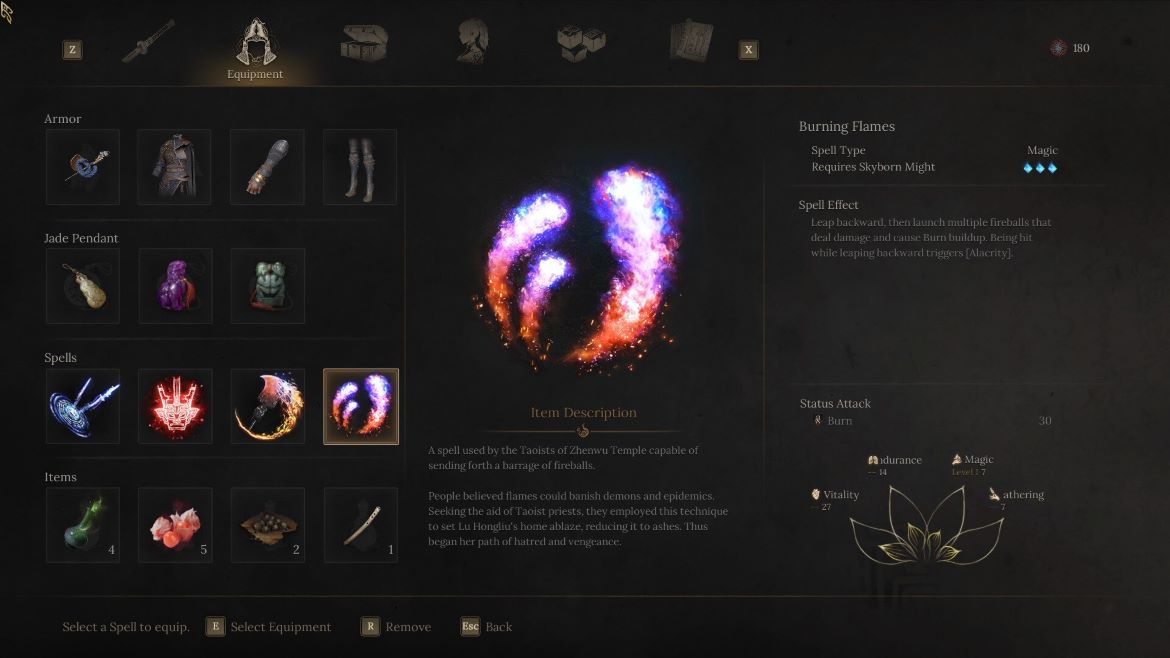Switch to the weapon tab with the staff icon
This screenshot has width=1170, height=658.
tap(148, 42)
